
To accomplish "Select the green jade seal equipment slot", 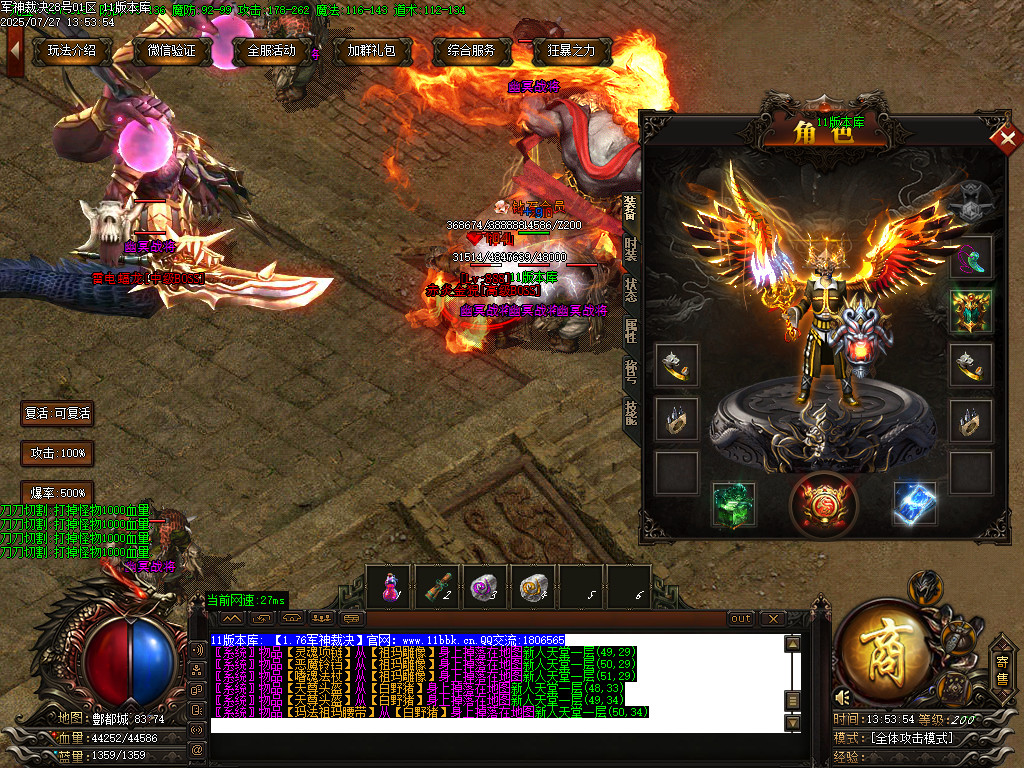I will [733, 504].
